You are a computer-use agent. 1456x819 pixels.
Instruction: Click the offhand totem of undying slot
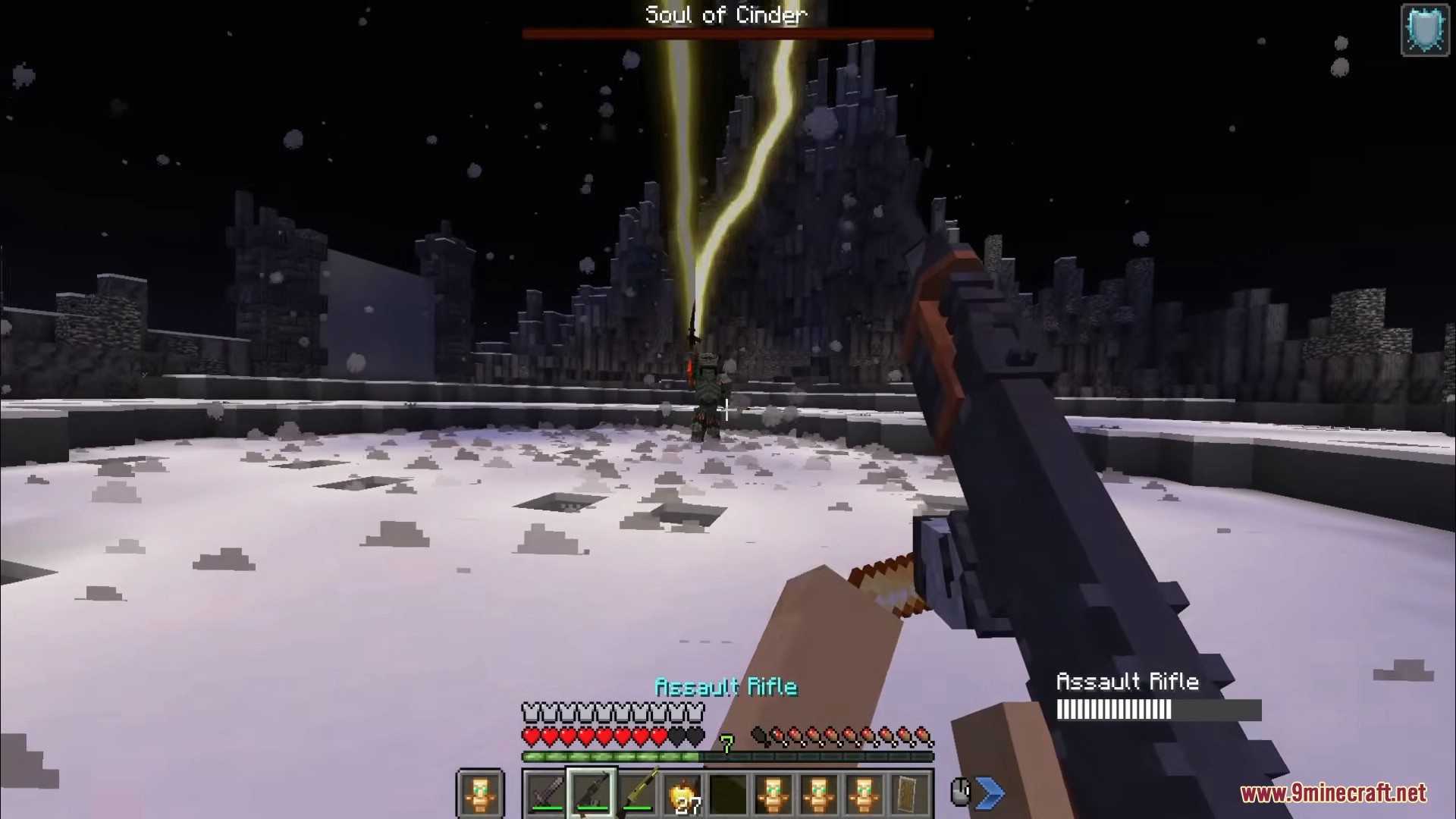pos(480,793)
